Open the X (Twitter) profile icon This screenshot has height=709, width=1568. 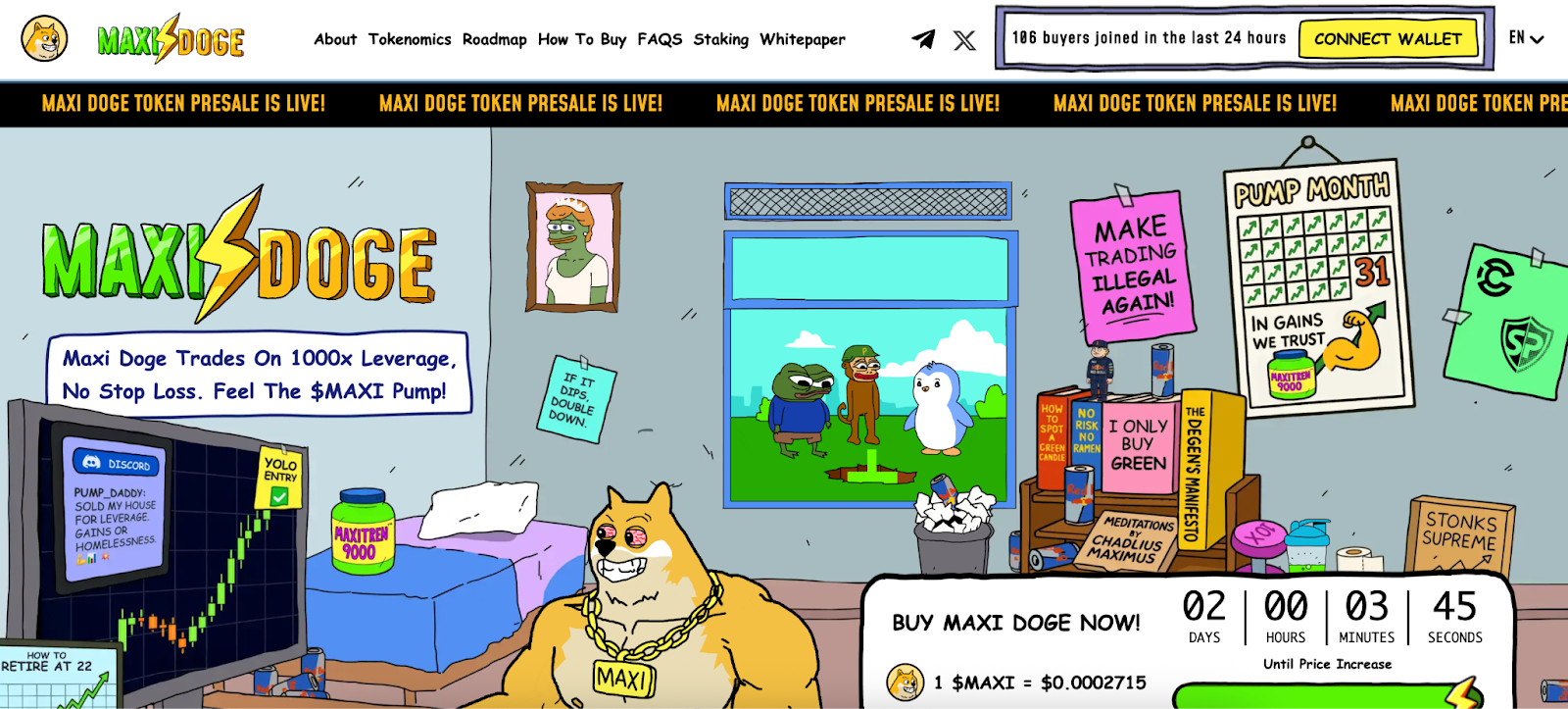(x=964, y=39)
